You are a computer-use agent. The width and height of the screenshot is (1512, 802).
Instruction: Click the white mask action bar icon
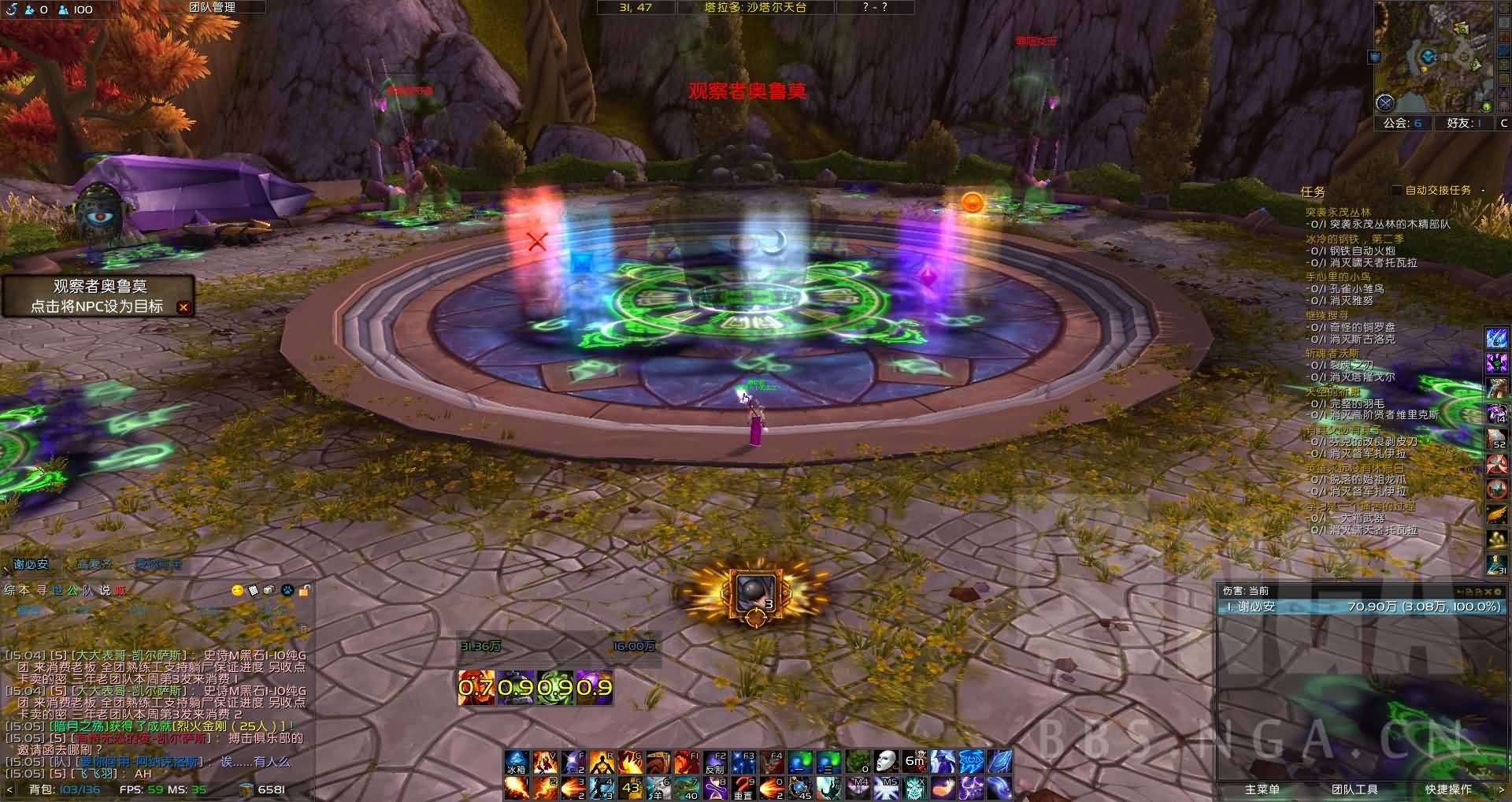tap(885, 762)
